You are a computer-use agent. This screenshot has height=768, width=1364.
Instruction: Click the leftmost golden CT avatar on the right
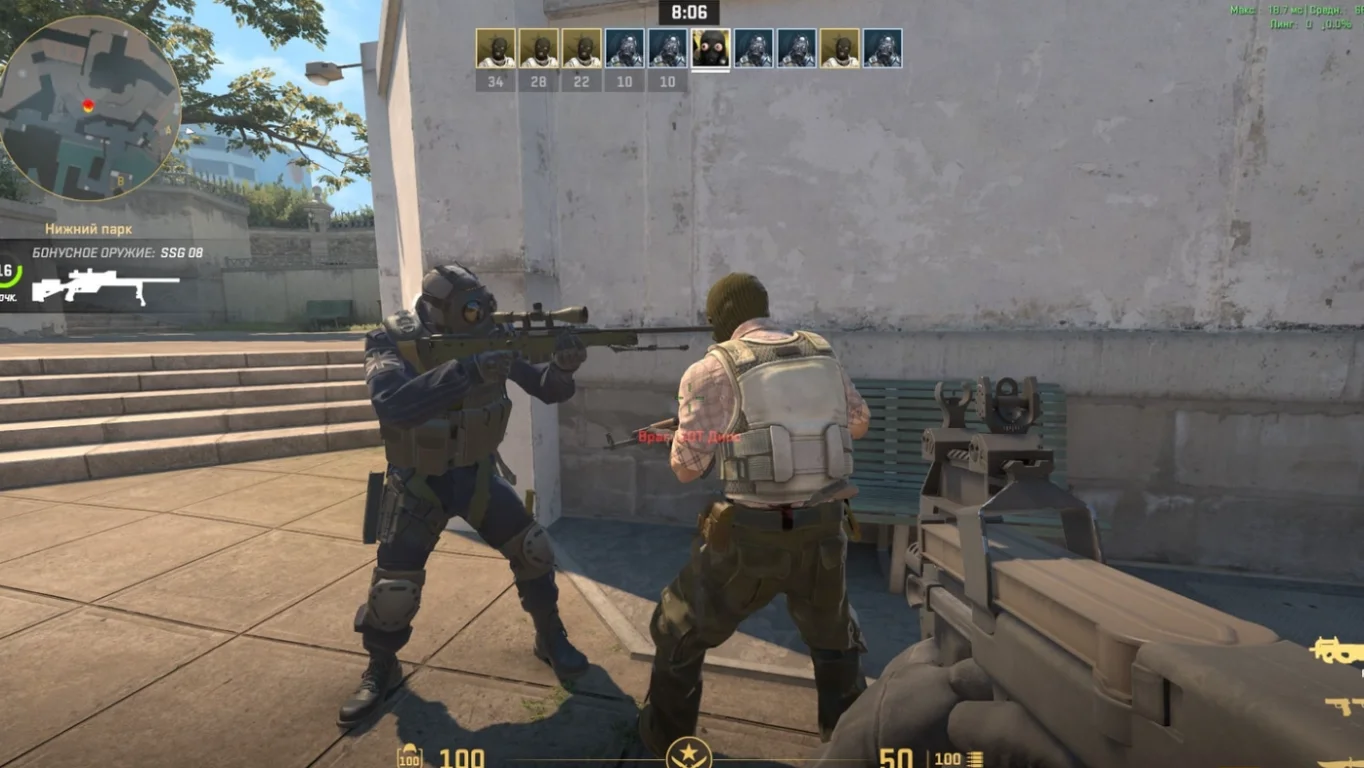(839, 47)
